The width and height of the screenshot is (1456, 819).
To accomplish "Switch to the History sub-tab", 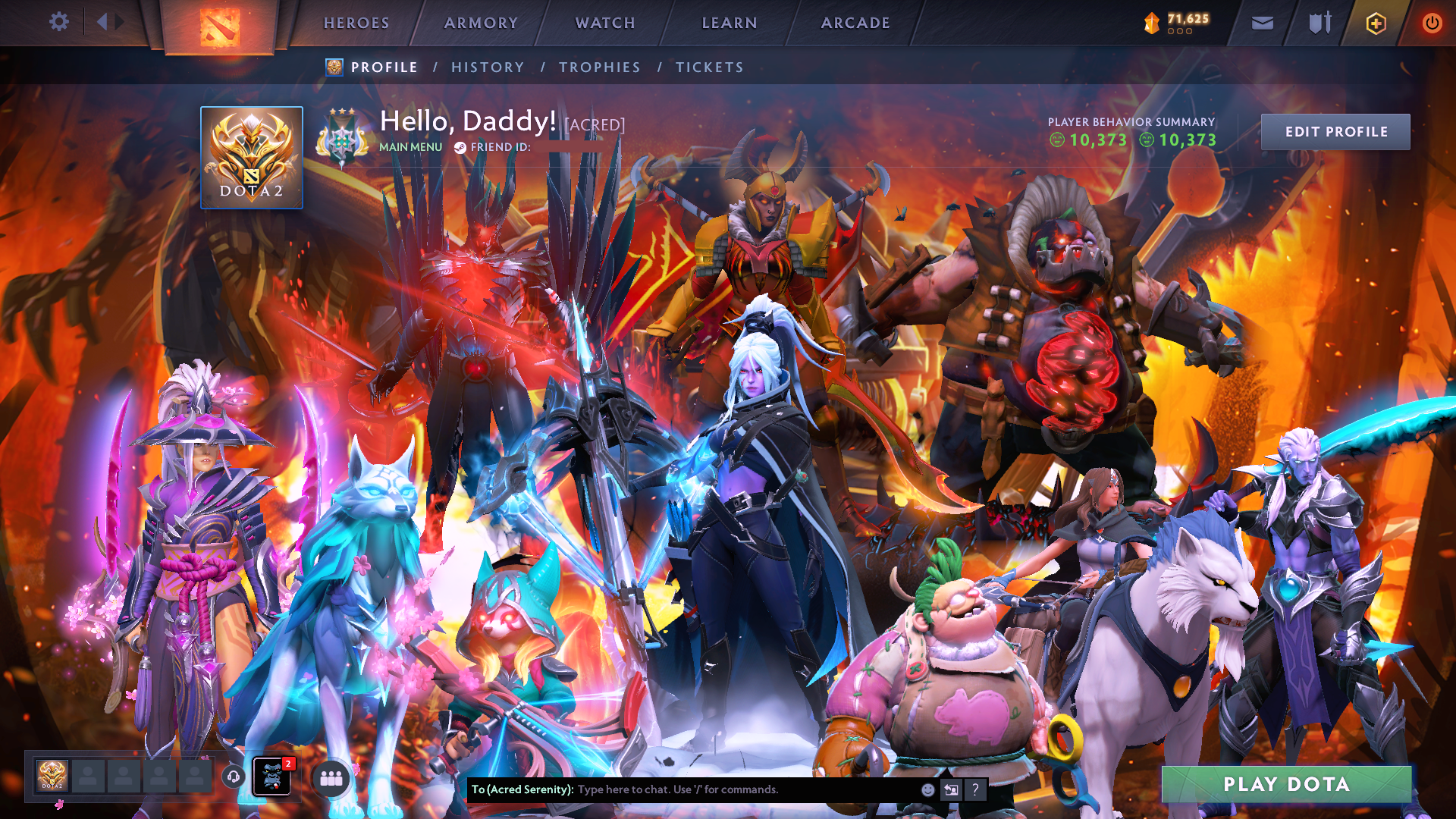I will coord(488,67).
